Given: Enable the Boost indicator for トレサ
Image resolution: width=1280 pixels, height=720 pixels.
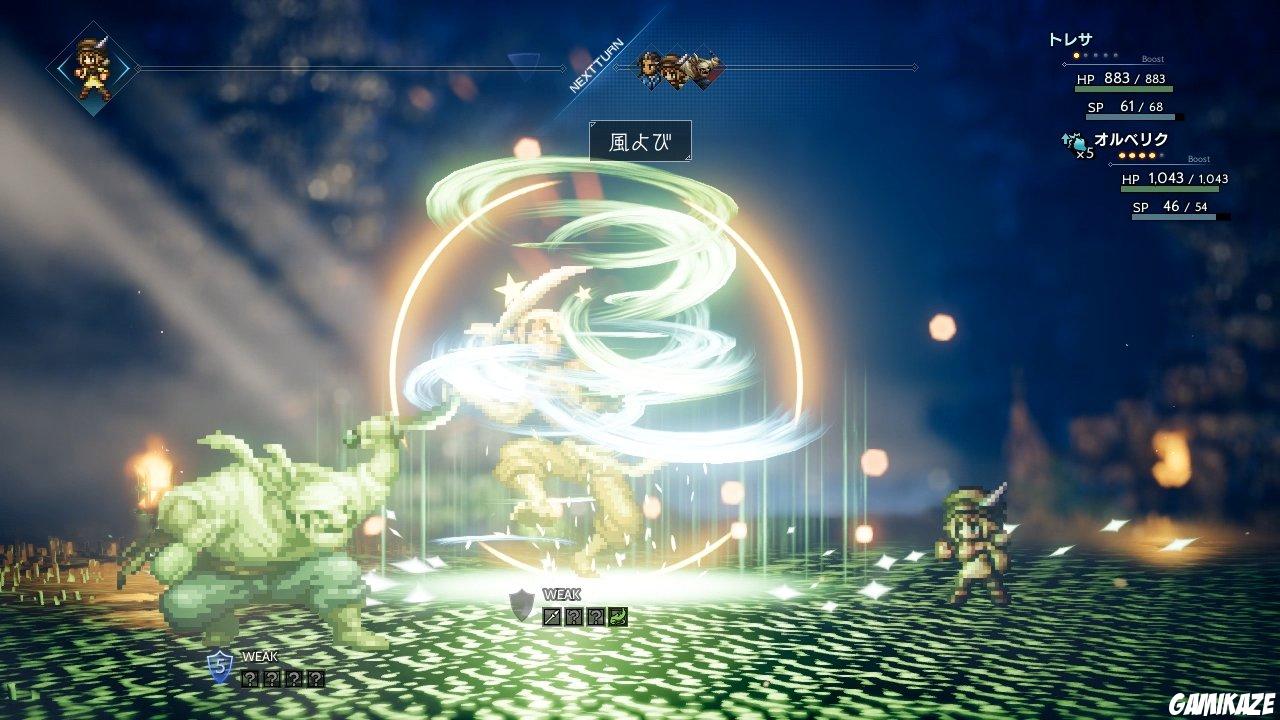Looking at the screenshot, I should click(1152, 59).
